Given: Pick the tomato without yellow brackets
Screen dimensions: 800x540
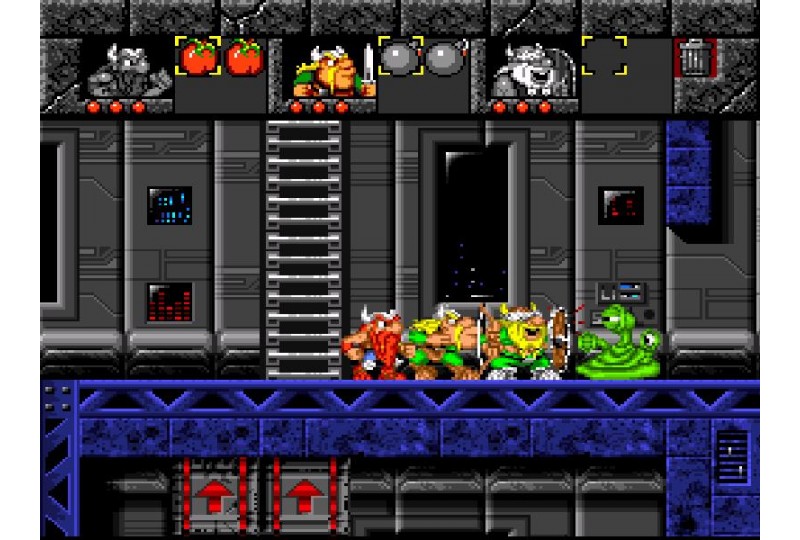Looking at the screenshot, I should point(244,58).
